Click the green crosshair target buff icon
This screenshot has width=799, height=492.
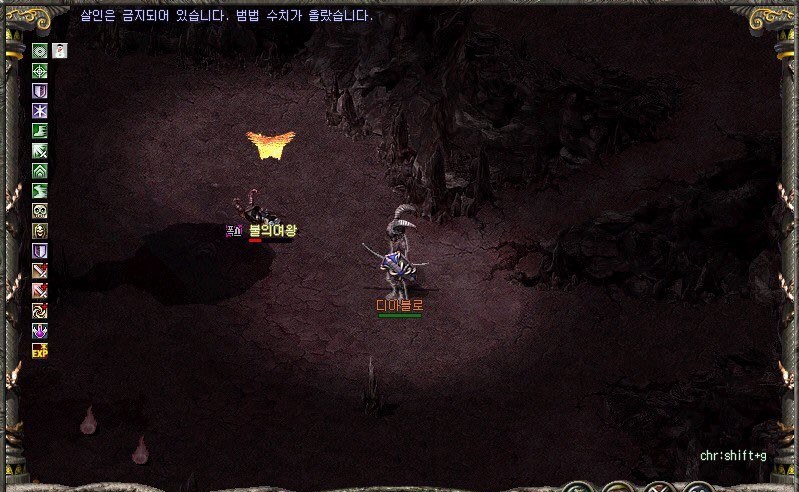coord(40,71)
